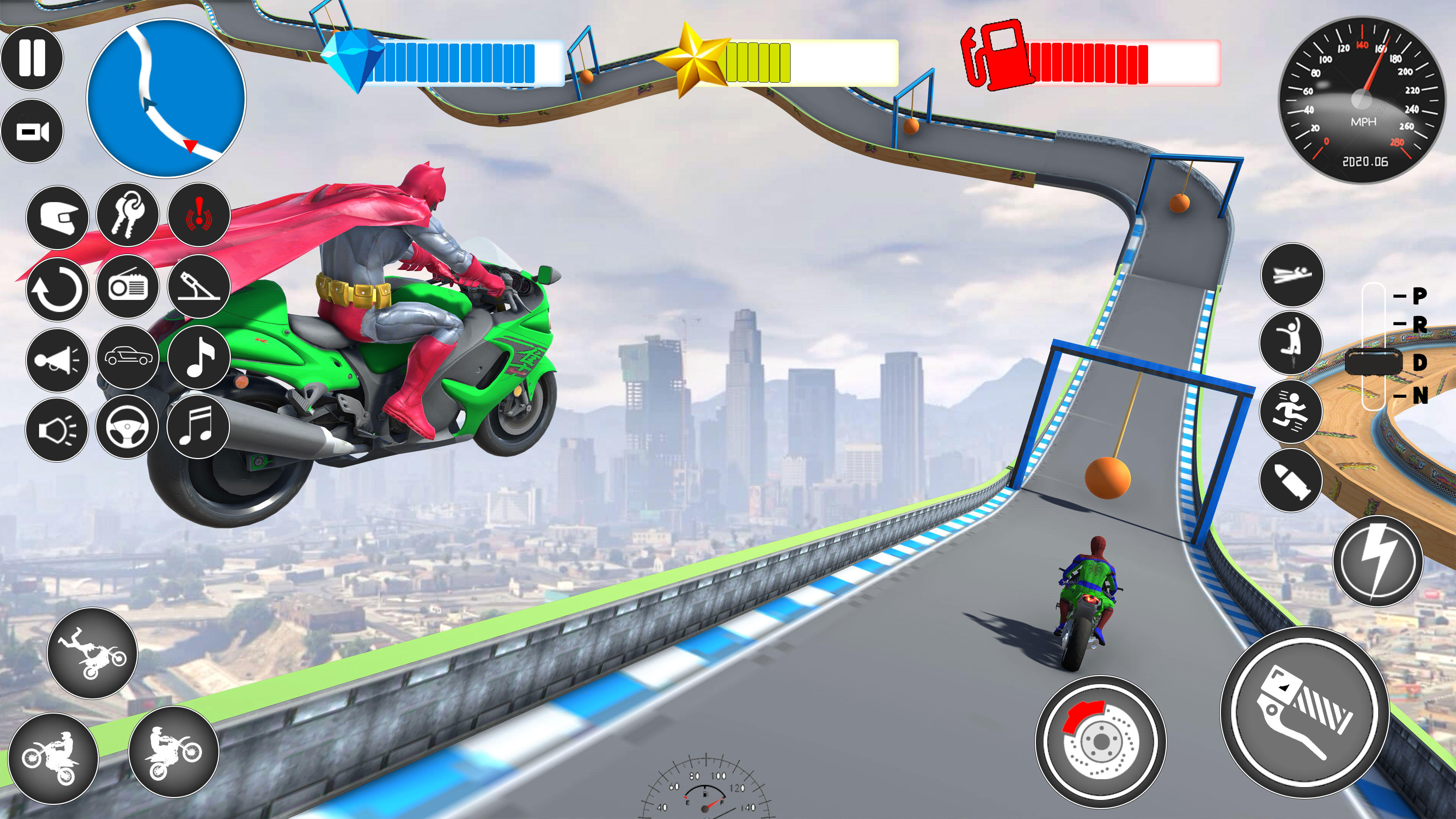Open the radio icon
Viewport: 1456px width, 819px height.
129,288
